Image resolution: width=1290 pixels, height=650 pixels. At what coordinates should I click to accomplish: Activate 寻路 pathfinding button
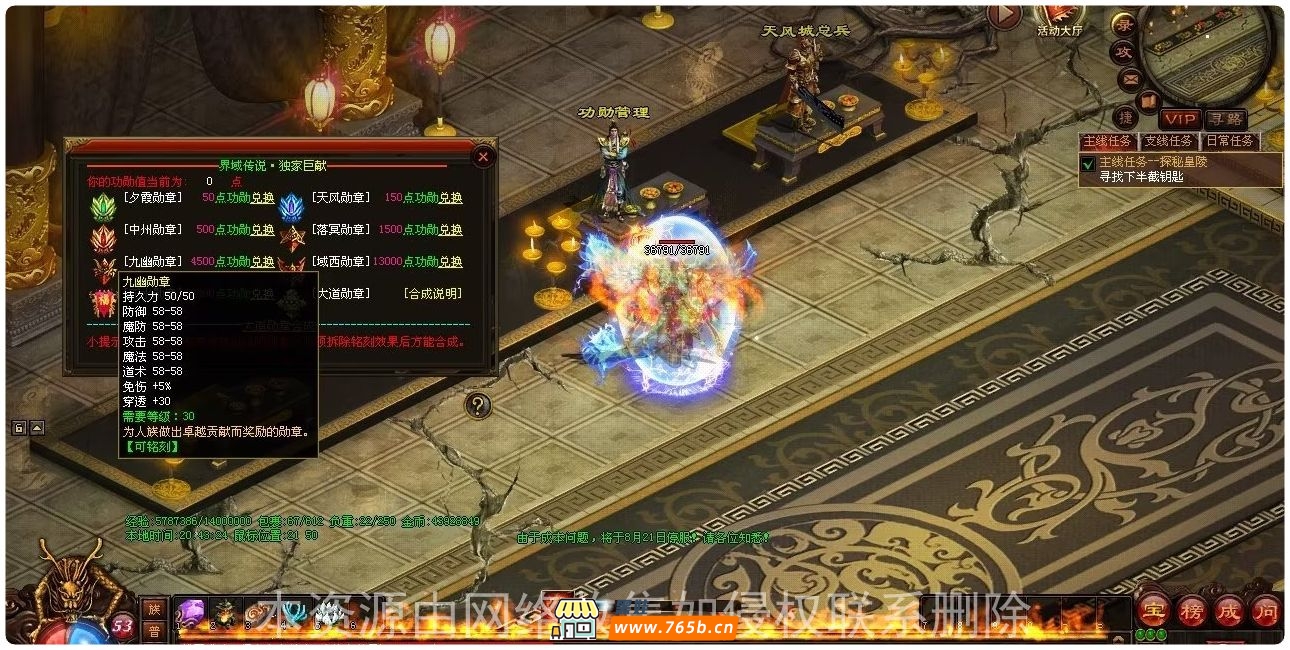point(1224,119)
